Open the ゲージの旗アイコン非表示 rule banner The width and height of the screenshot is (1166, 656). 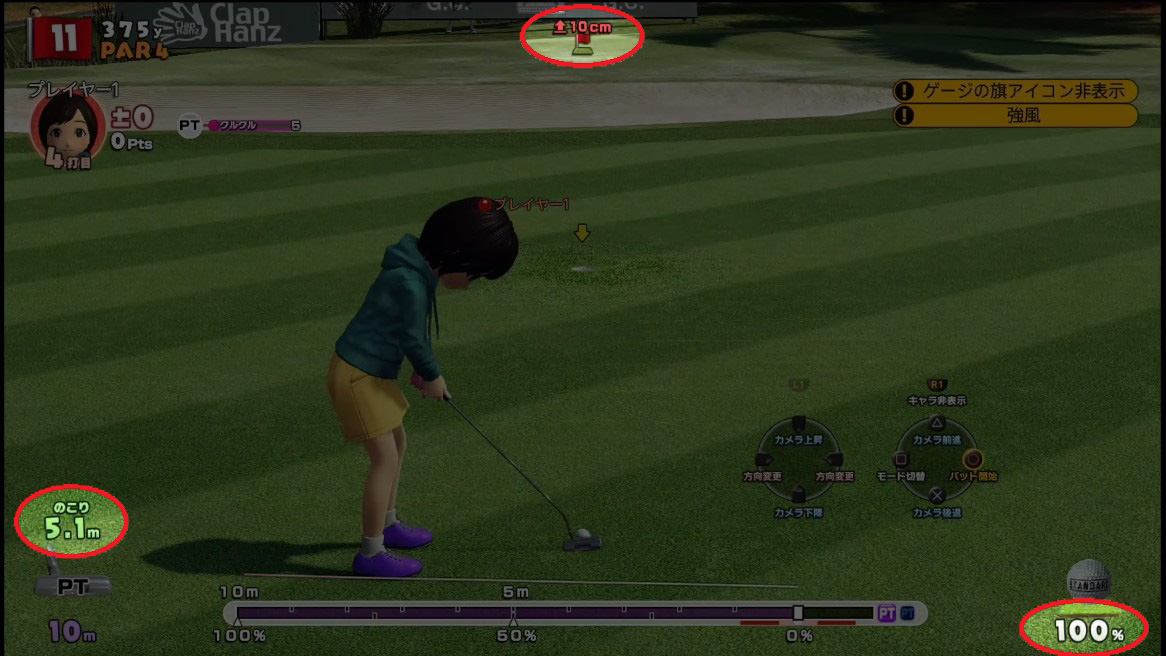(x=1015, y=91)
